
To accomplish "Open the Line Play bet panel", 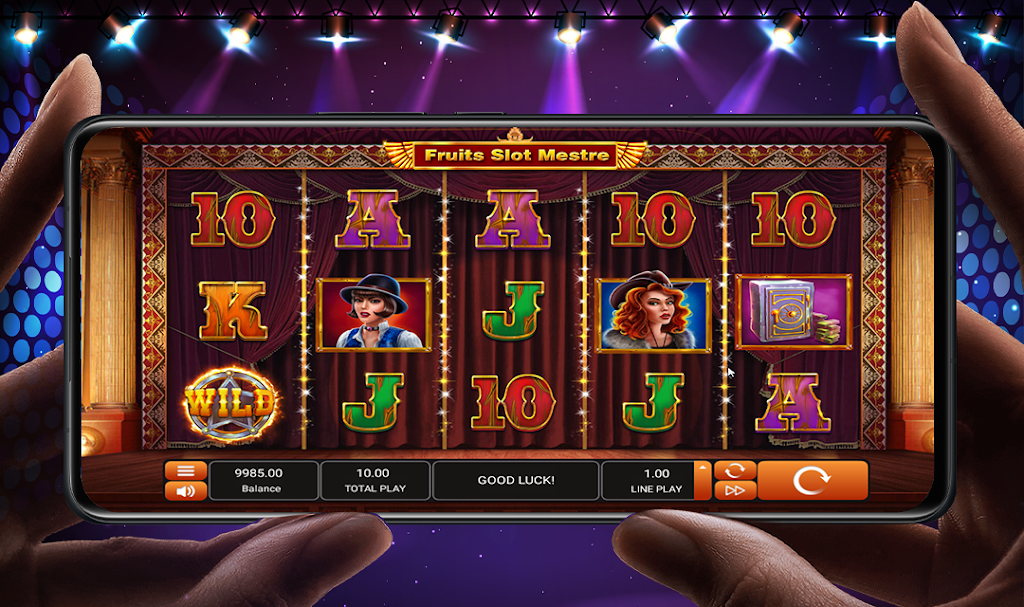I will pos(655,480).
